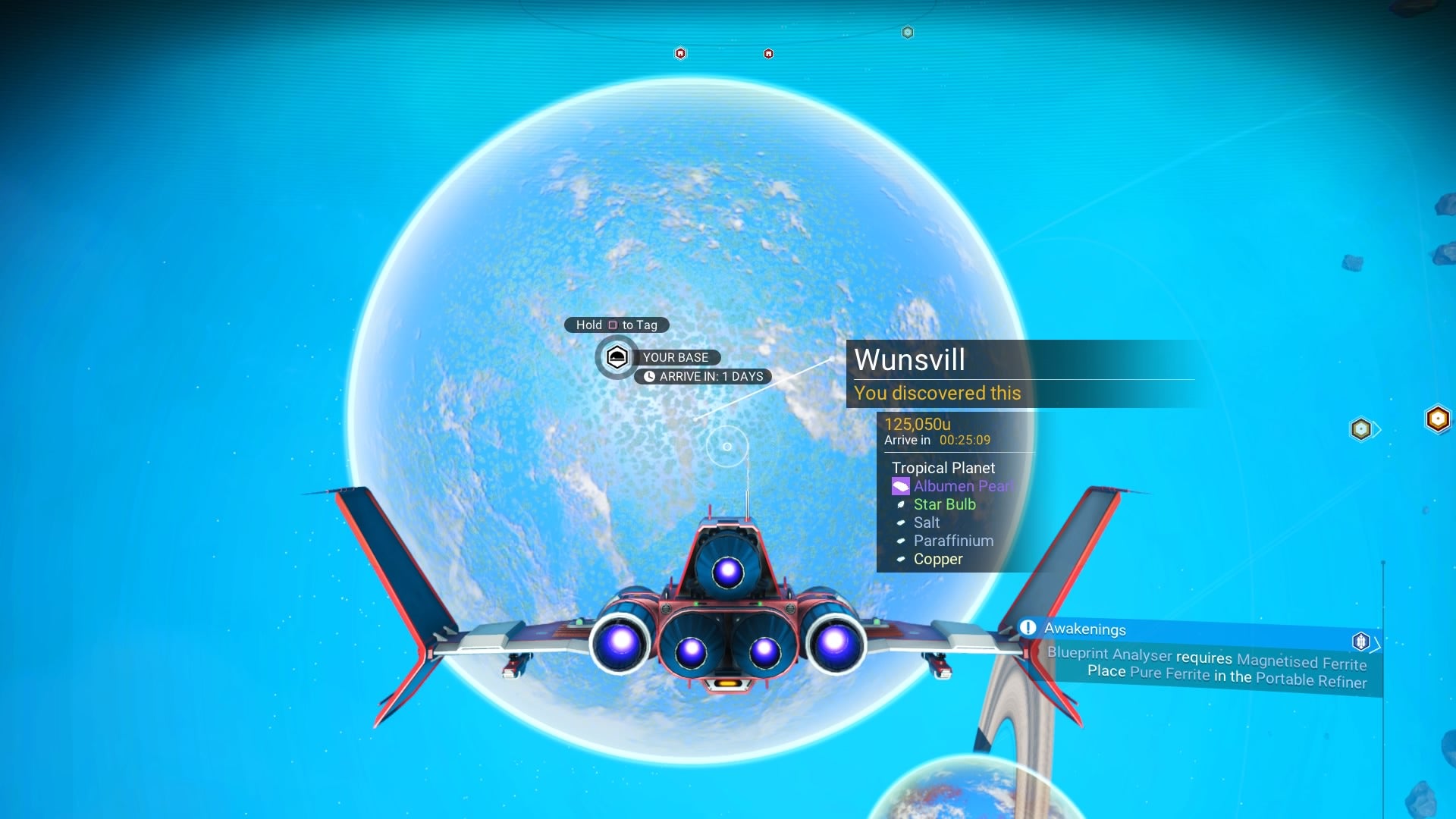Expand the Tropical Planet resource list

pos(944,468)
